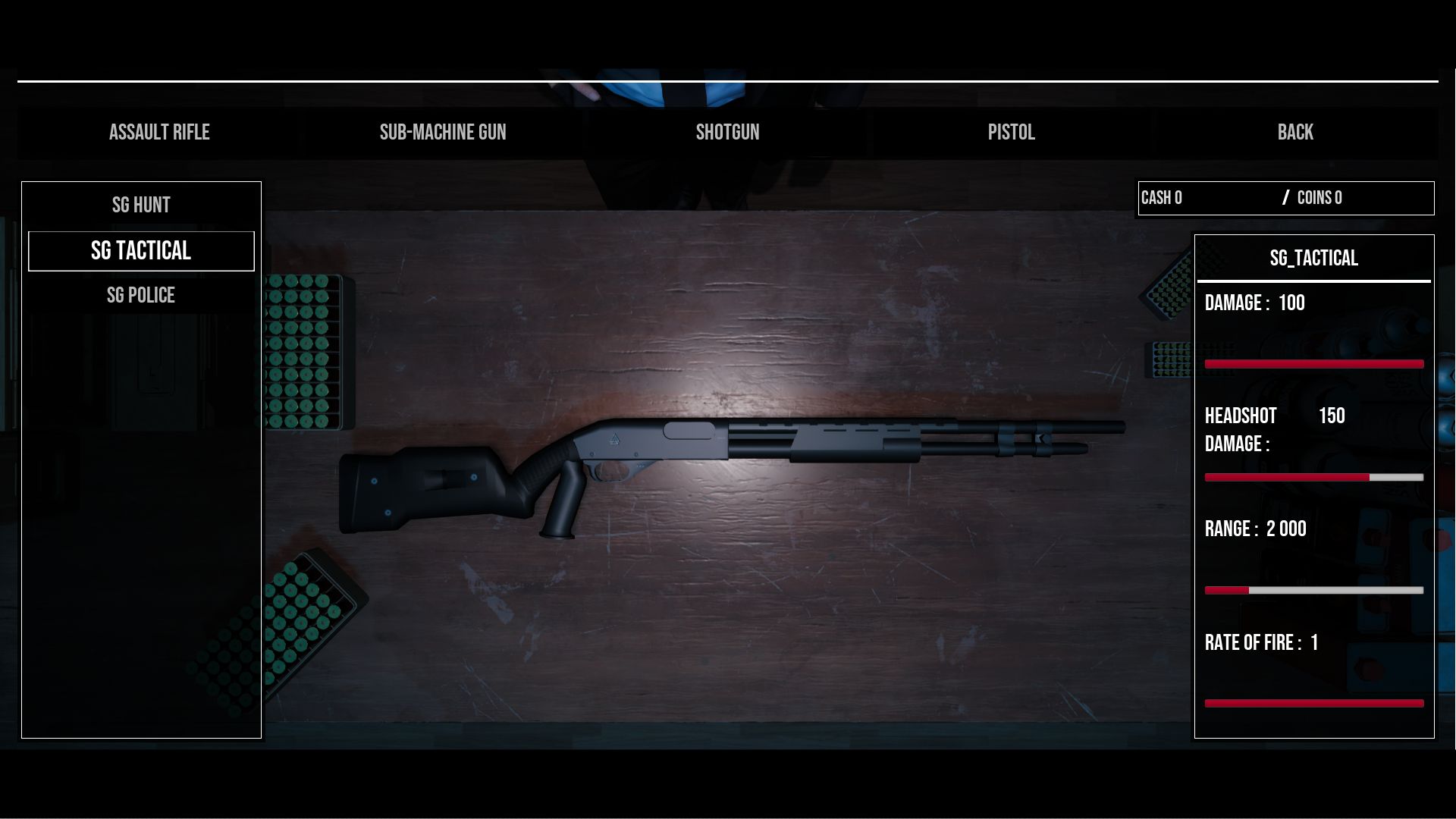The width and height of the screenshot is (1456, 819).
Task: Select the Shotgun category tab
Action: pos(727,133)
